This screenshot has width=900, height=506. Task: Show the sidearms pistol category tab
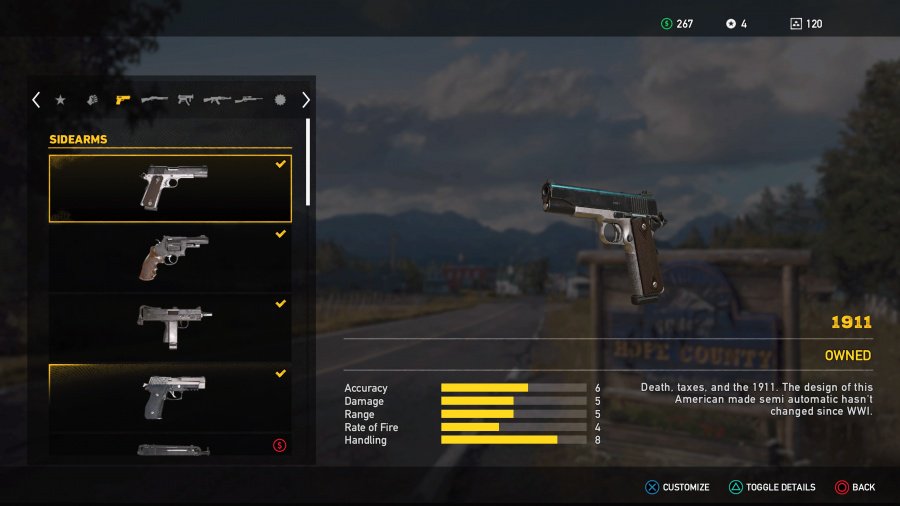tap(123, 100)
